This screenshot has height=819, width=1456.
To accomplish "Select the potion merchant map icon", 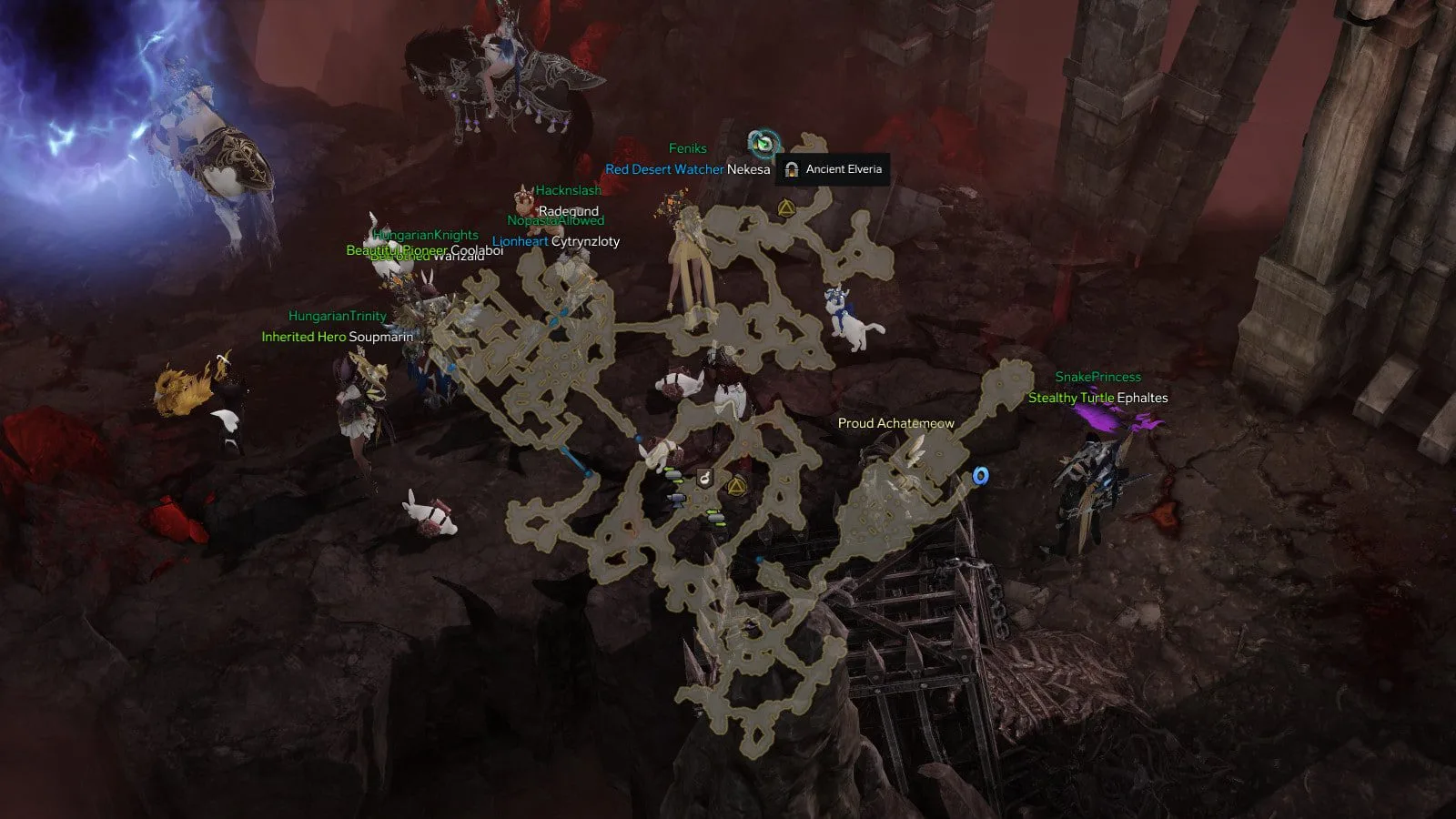I will coord(704,477).
